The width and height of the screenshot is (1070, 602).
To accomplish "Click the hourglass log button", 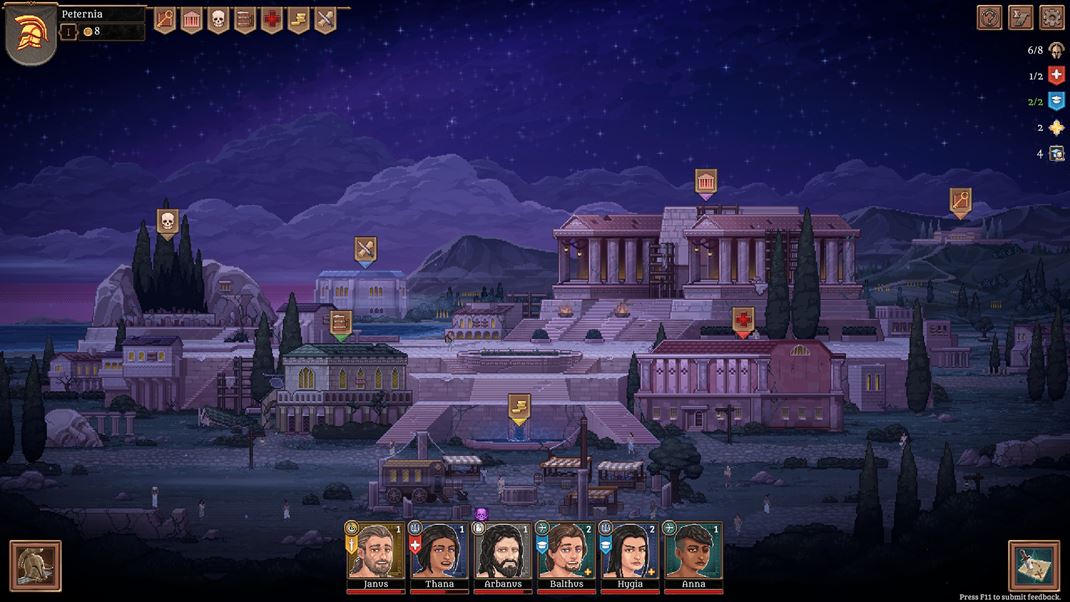I will (1020, 17).
